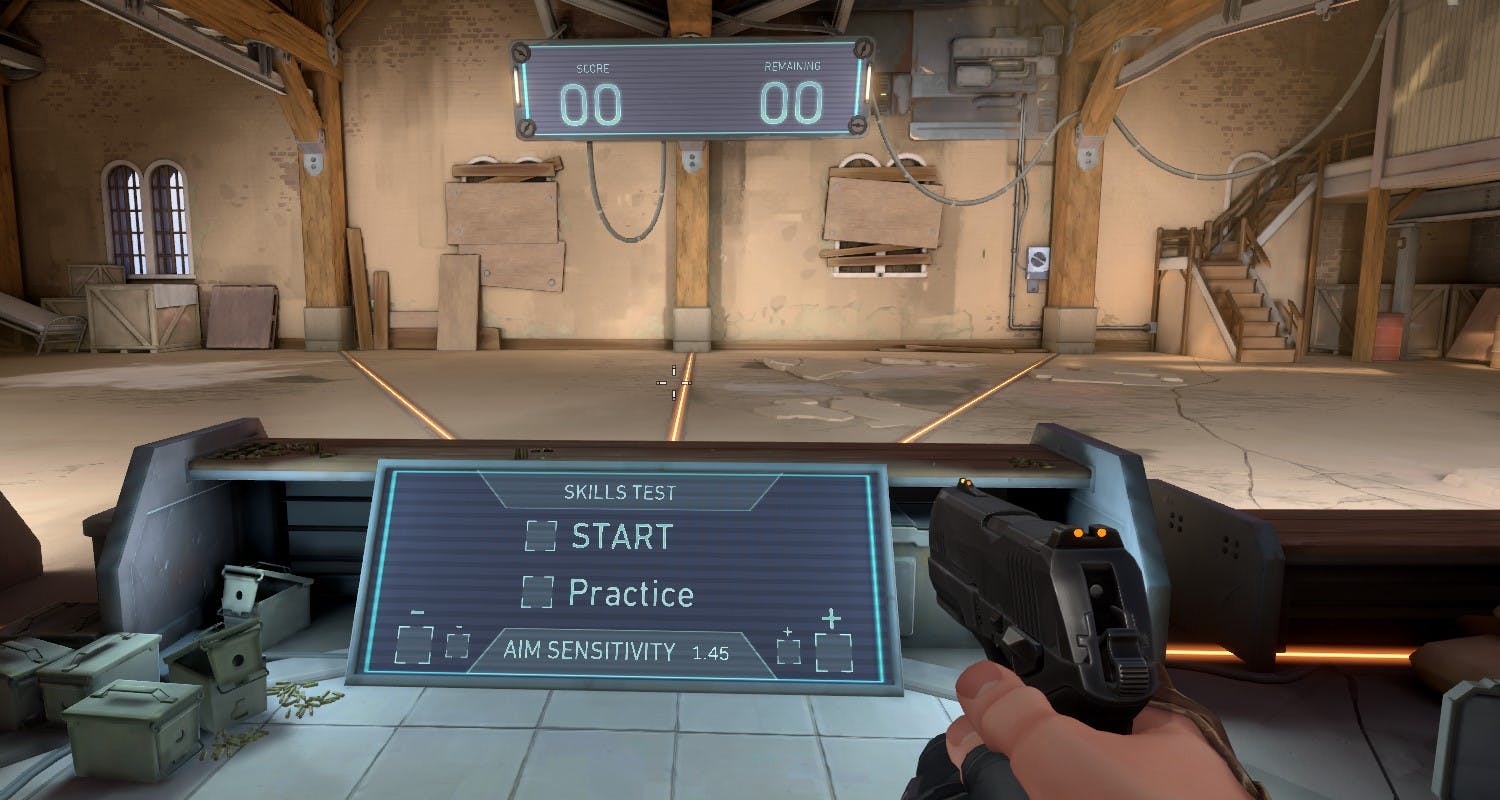Viewport: 1500px width, 800px height.
Task: Select Practice mode
Action: coord(630,594)
